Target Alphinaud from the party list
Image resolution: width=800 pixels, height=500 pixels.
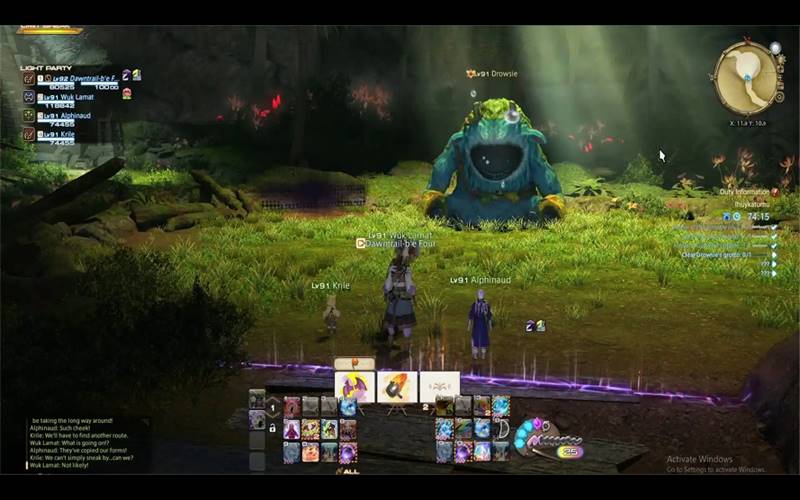point(64,117)
